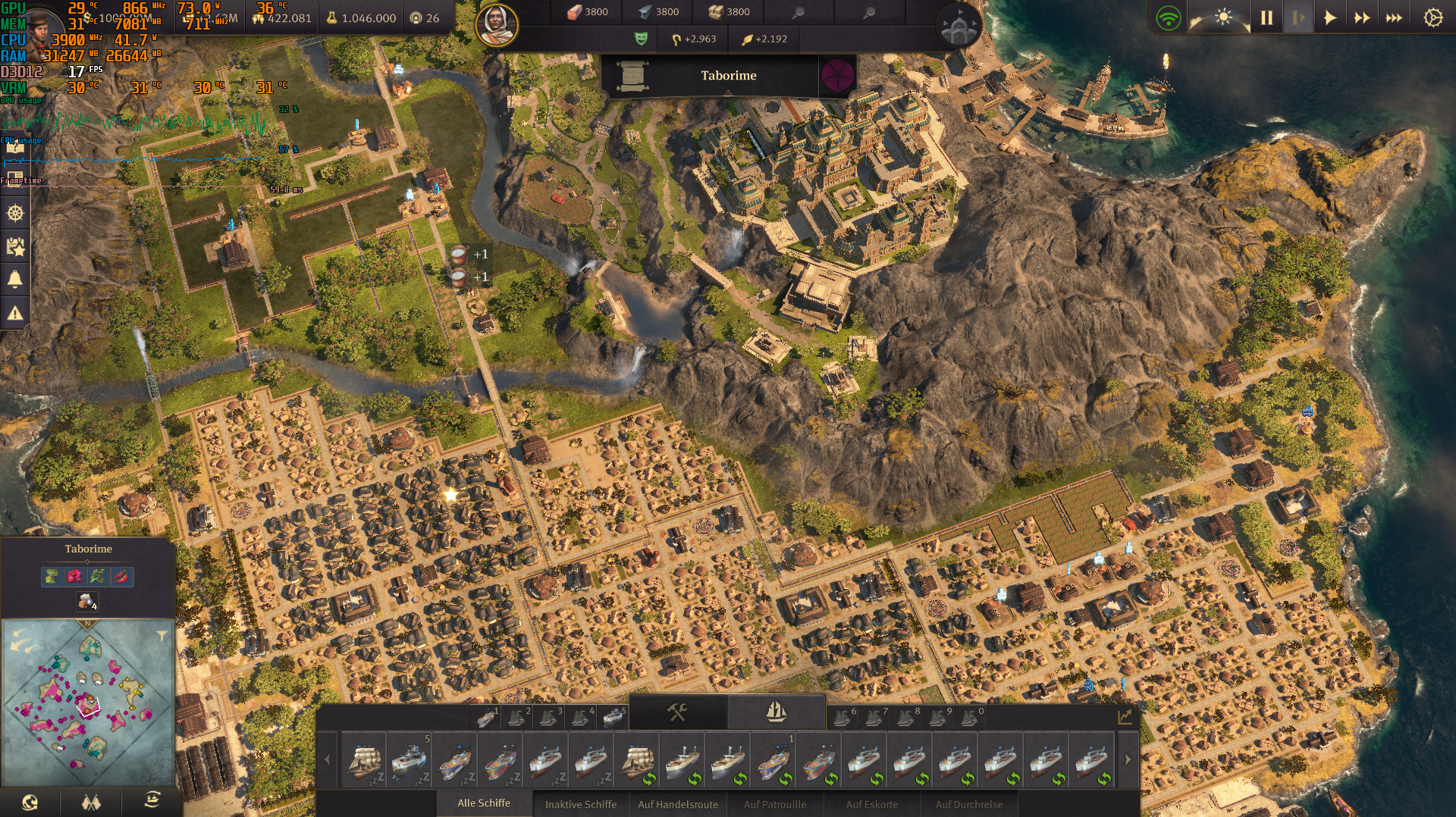Click the Taborime city name banner
This screenshot has height=817, width=1456.
[728, 75]
